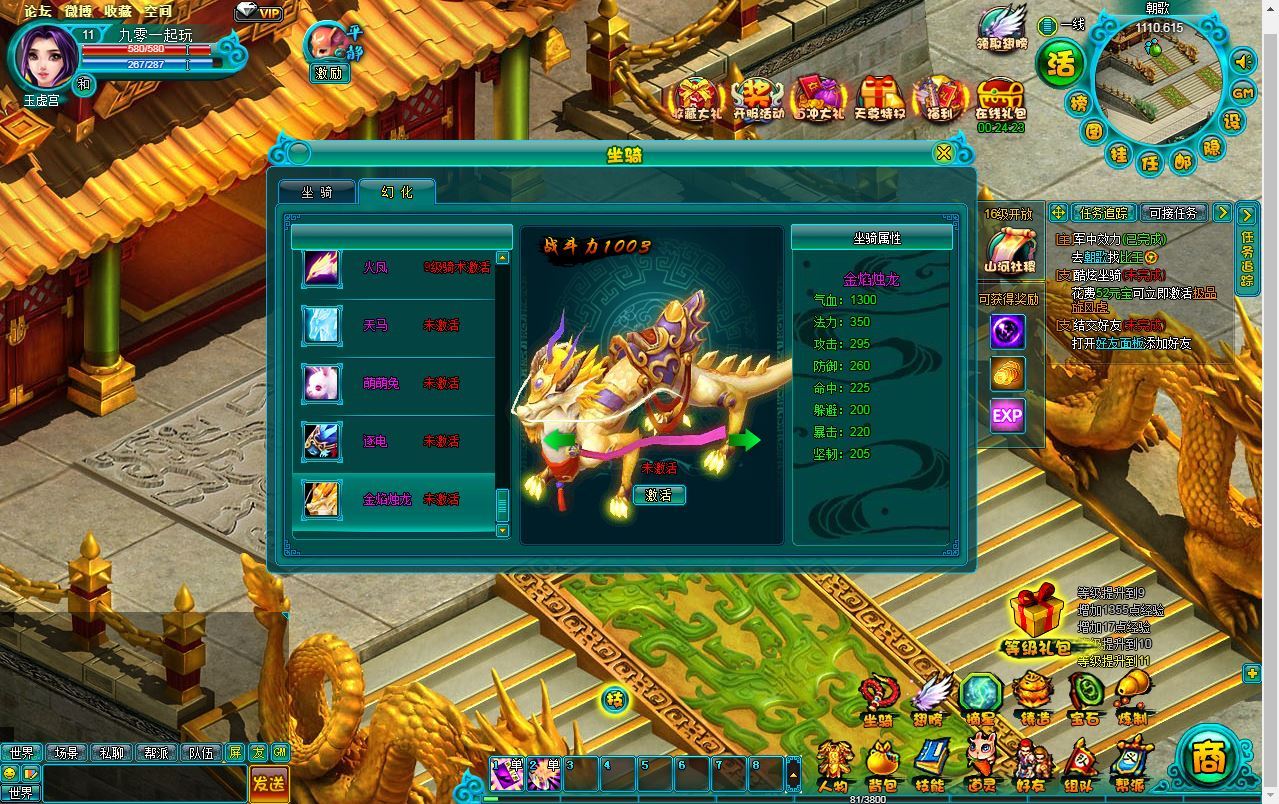
Task: Open the 在线礼包 online gift
Action: pyautogui.click(x=1001, y=101)
